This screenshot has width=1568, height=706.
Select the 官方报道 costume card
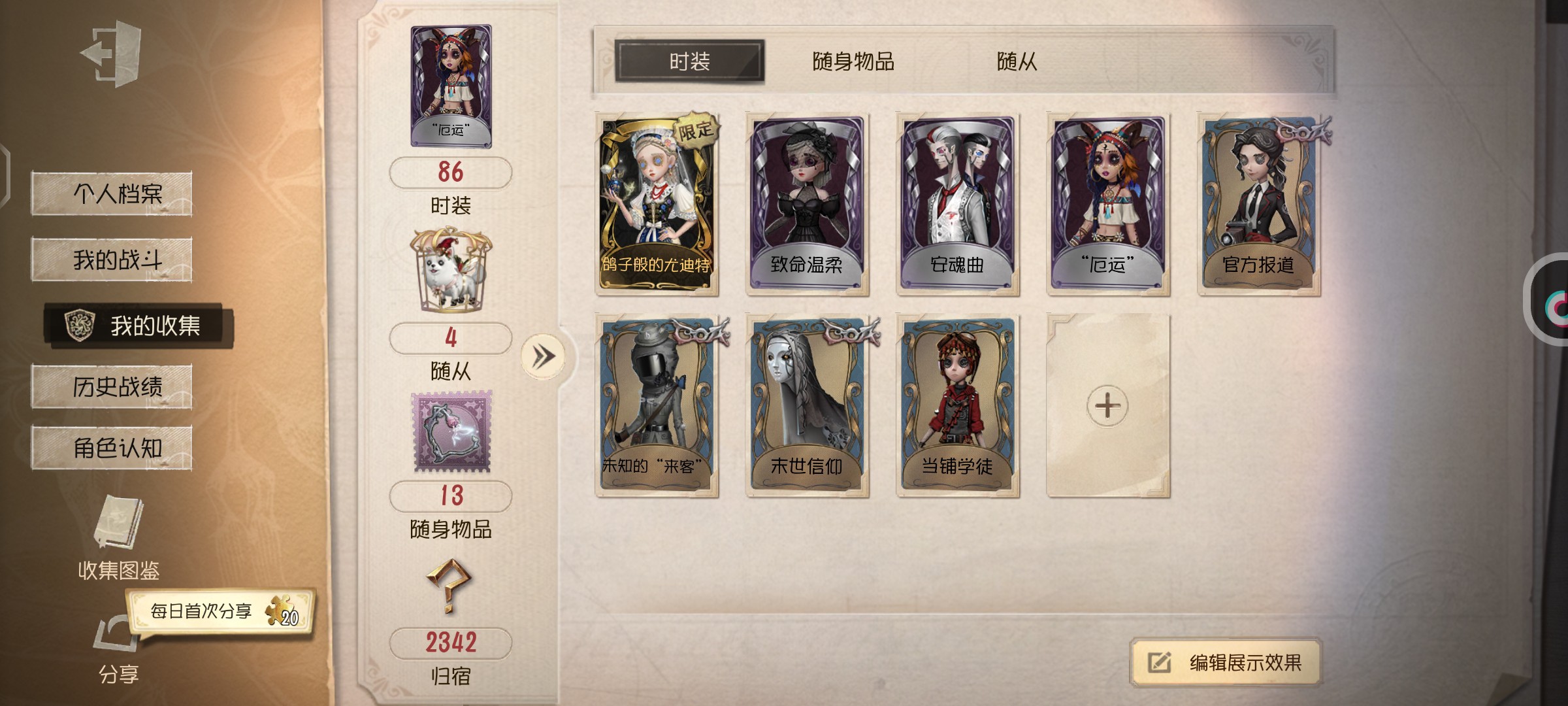(1258, 204)
